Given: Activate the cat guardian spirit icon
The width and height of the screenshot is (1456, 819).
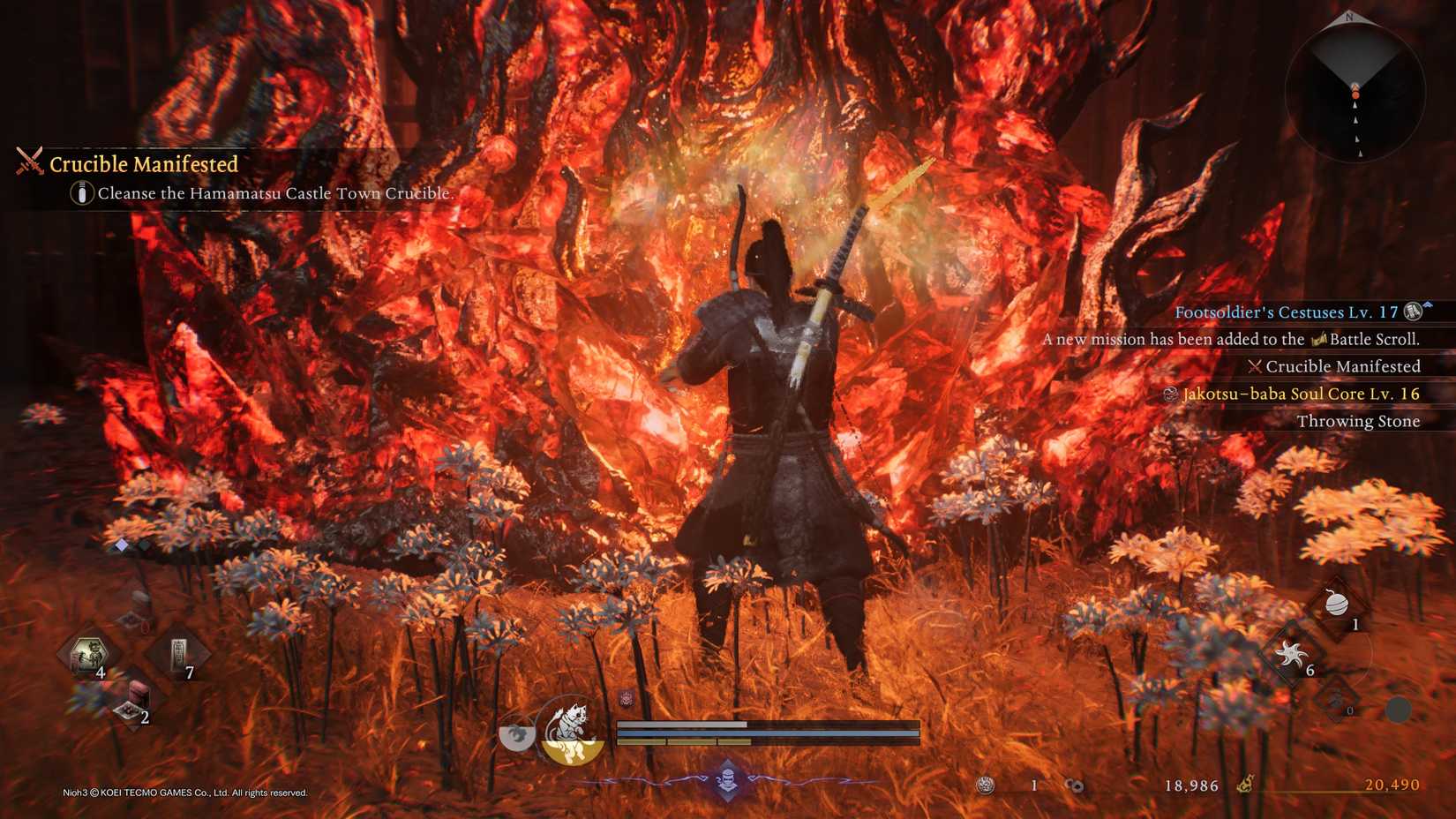Looking at the screenshot, I should pos(572,729).
